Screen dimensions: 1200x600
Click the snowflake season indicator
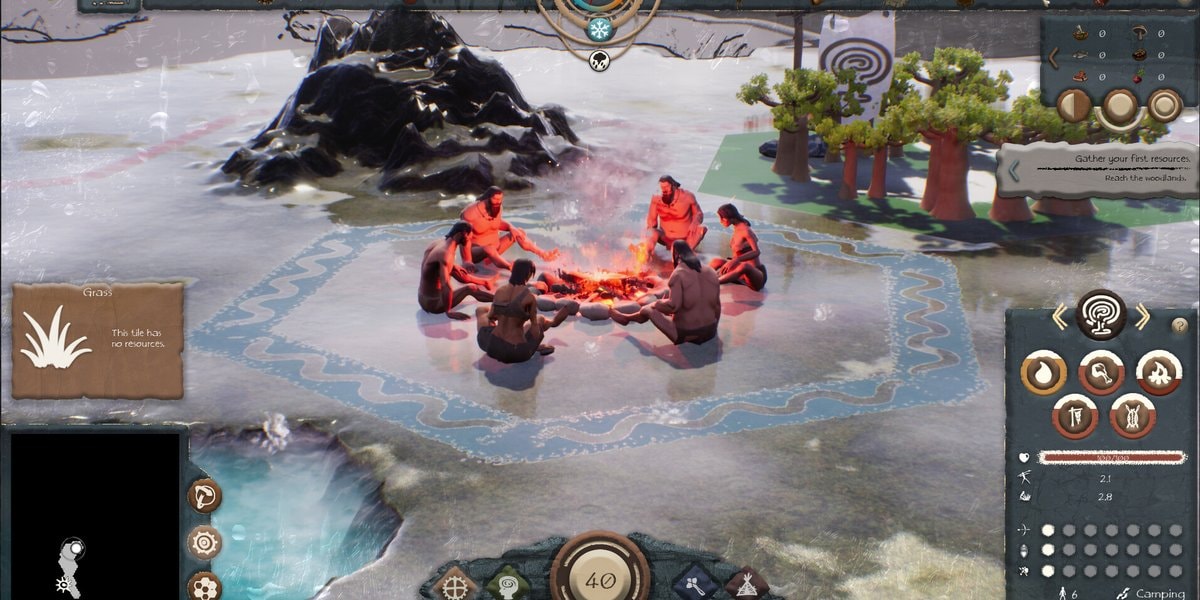click(x=600, y=28)
